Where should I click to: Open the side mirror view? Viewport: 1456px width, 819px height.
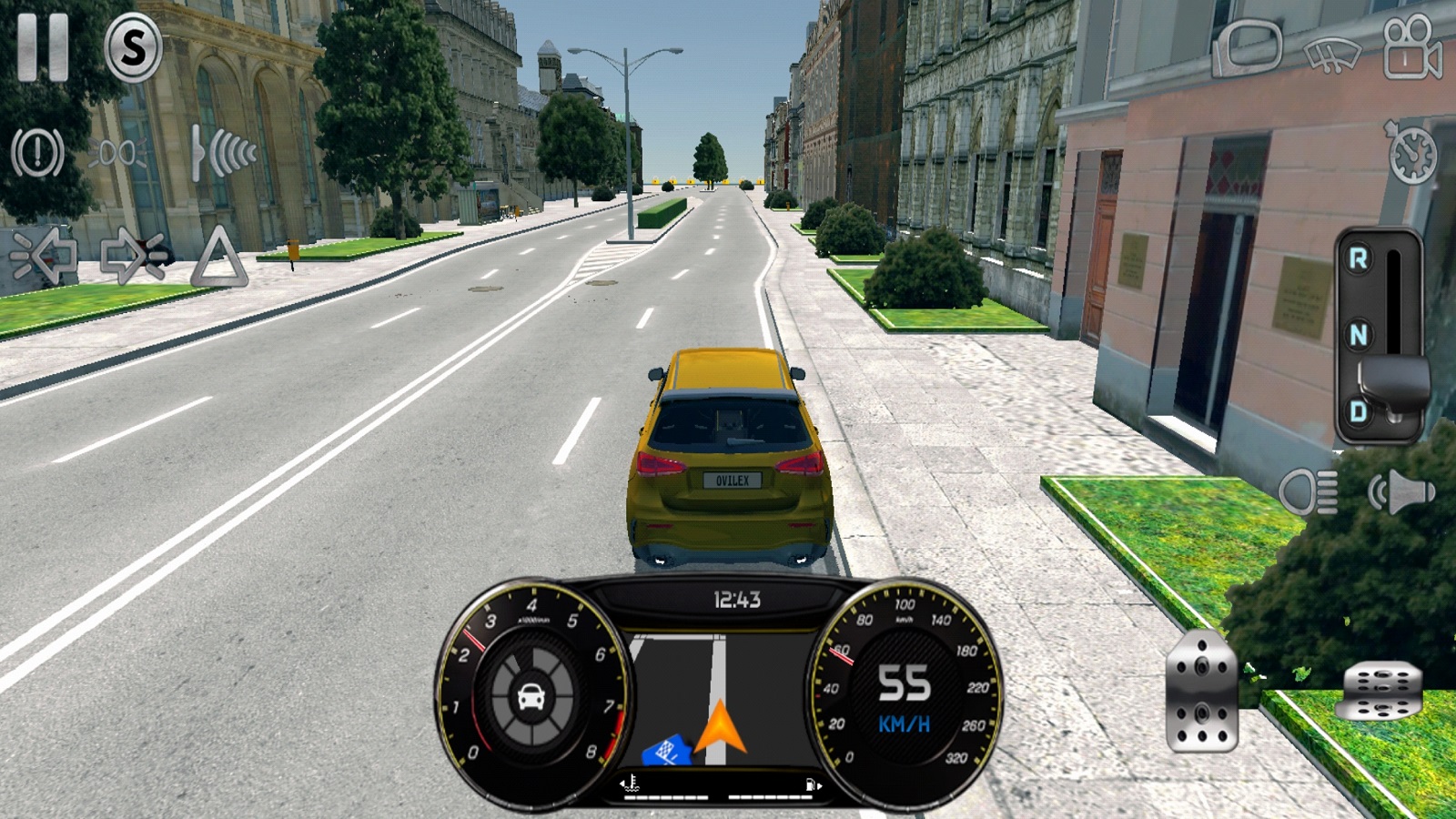[1247, 47]
